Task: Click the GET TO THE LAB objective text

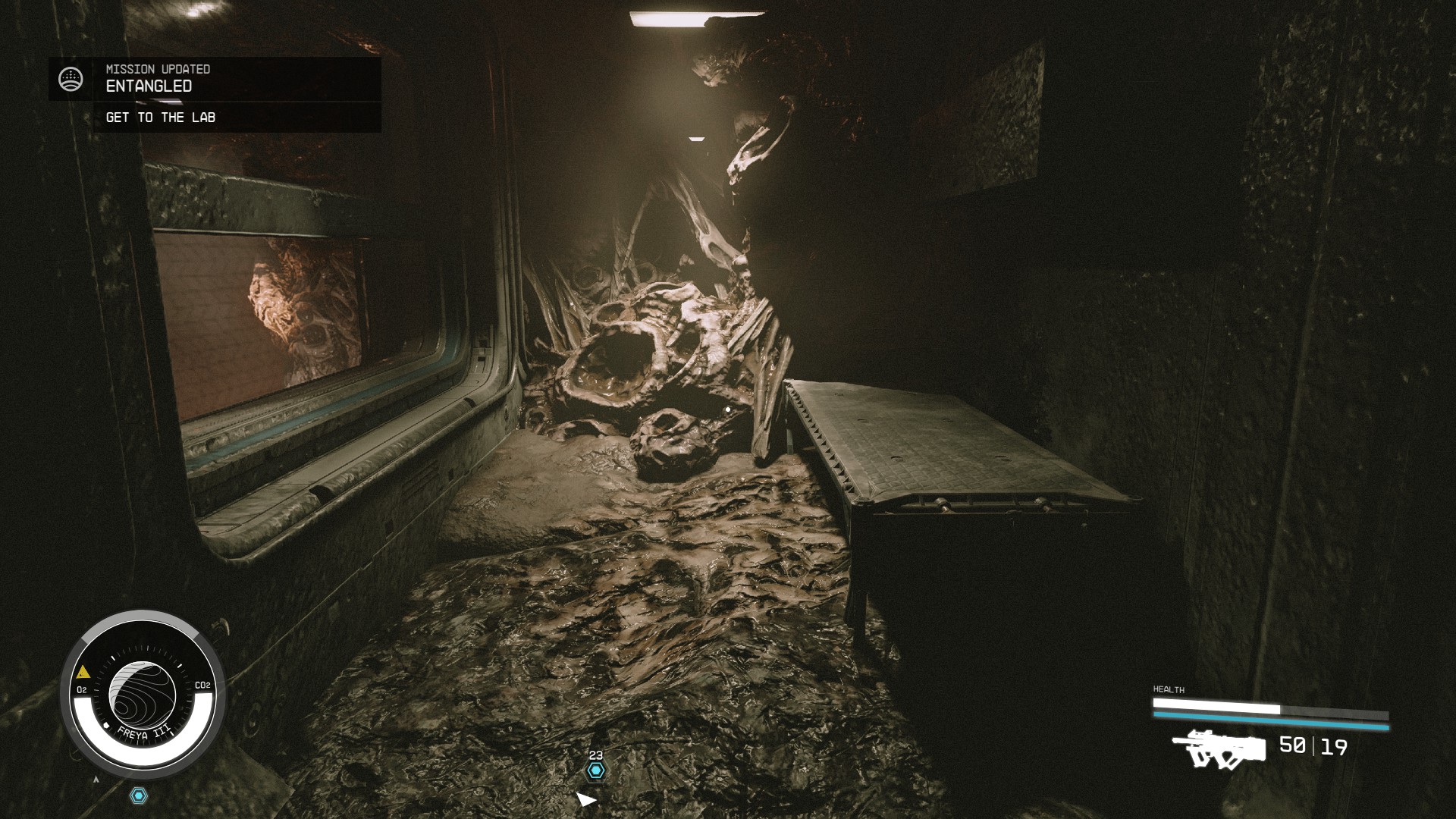Action: [x=162, y=118]
